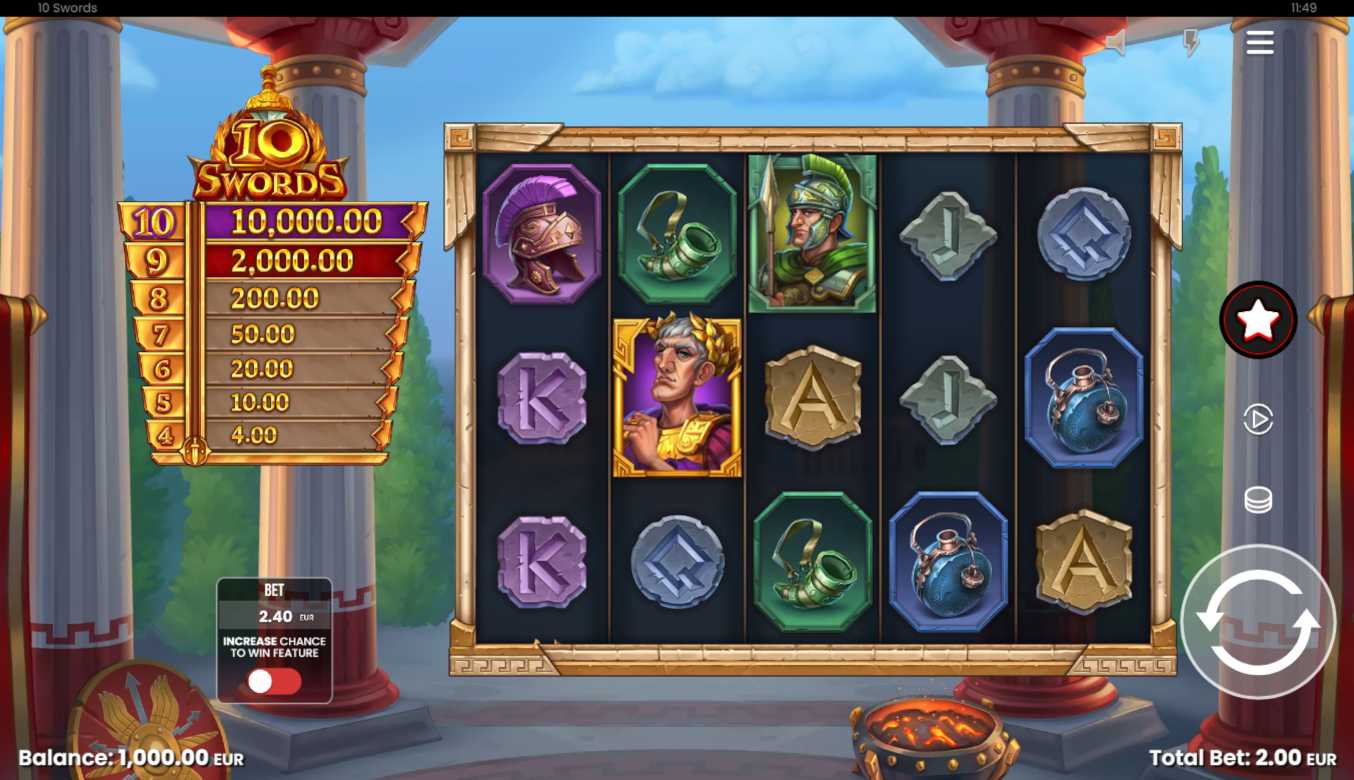Viewport: 1354px width, 780px height.
Task: Toggle the Increase Chance to Win Feature switch
Action: (x=274, y=681)
